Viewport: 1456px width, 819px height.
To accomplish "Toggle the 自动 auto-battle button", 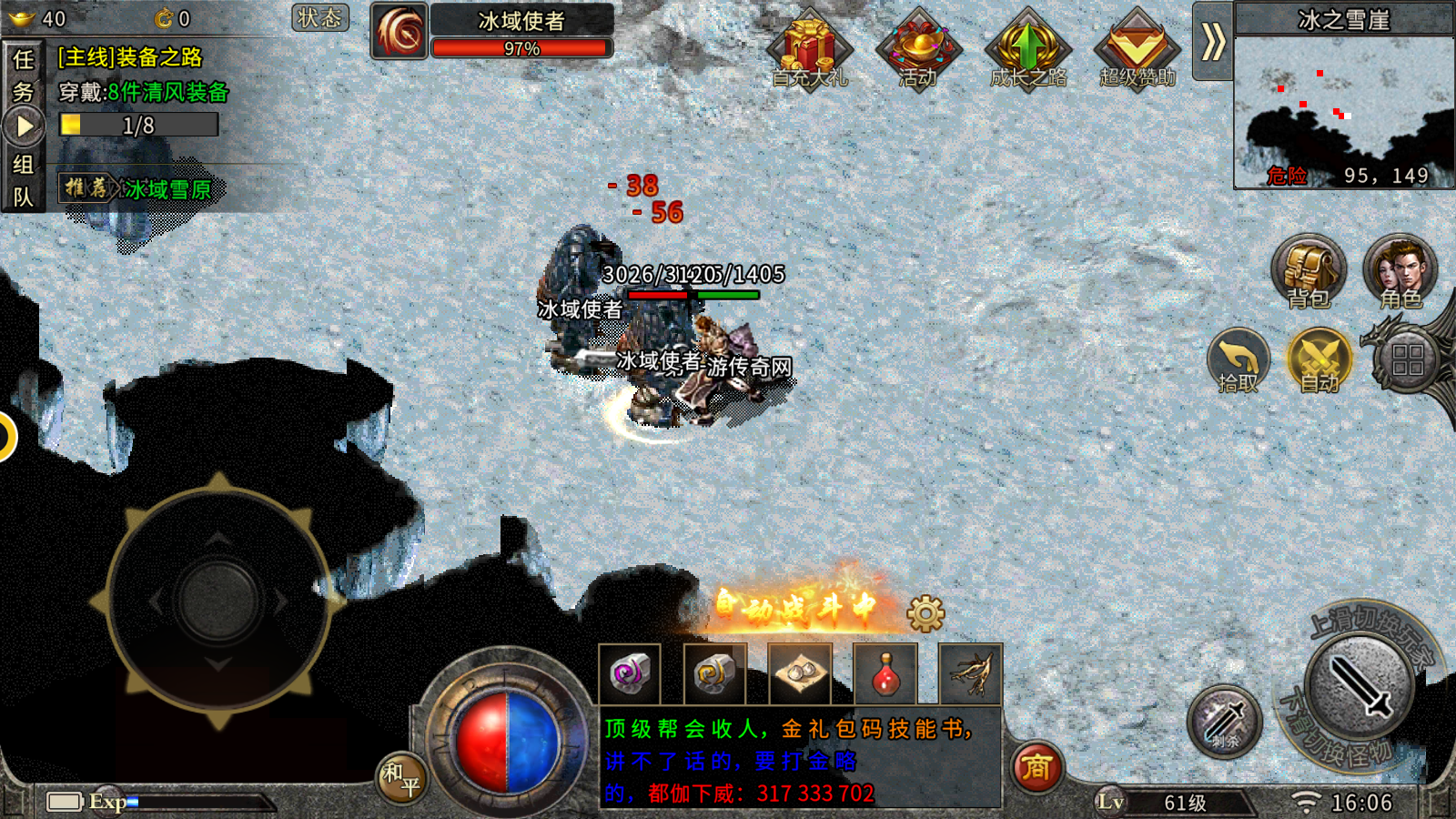I will point(1319,360).
